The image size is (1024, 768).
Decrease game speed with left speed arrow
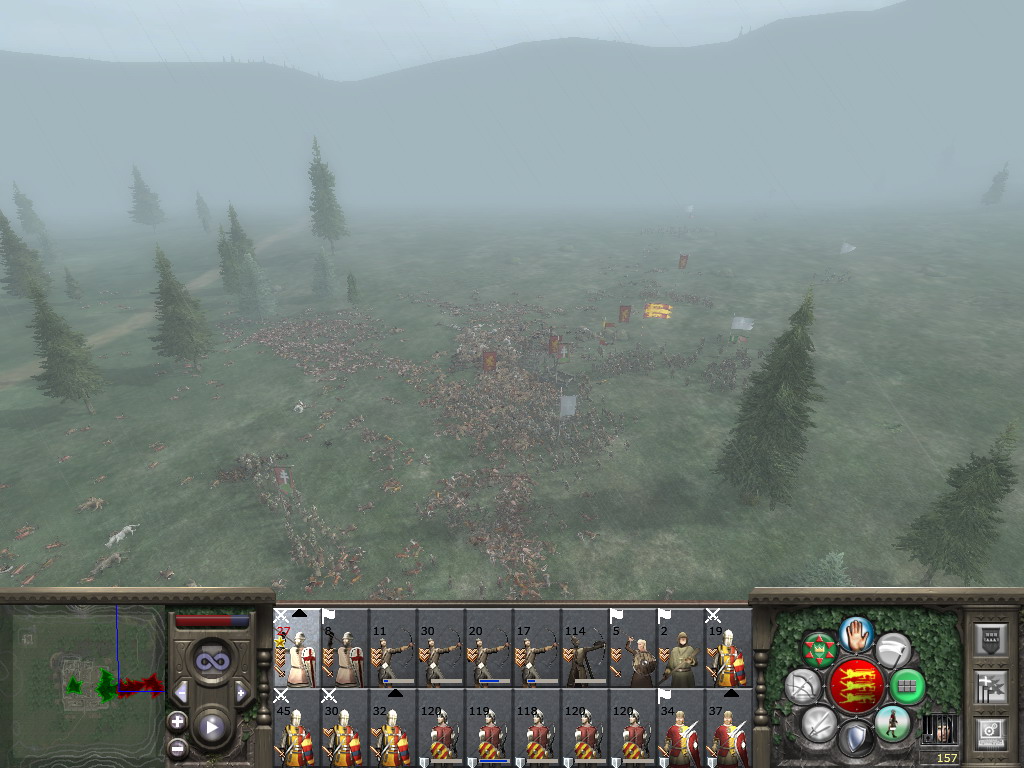[181, 692]
